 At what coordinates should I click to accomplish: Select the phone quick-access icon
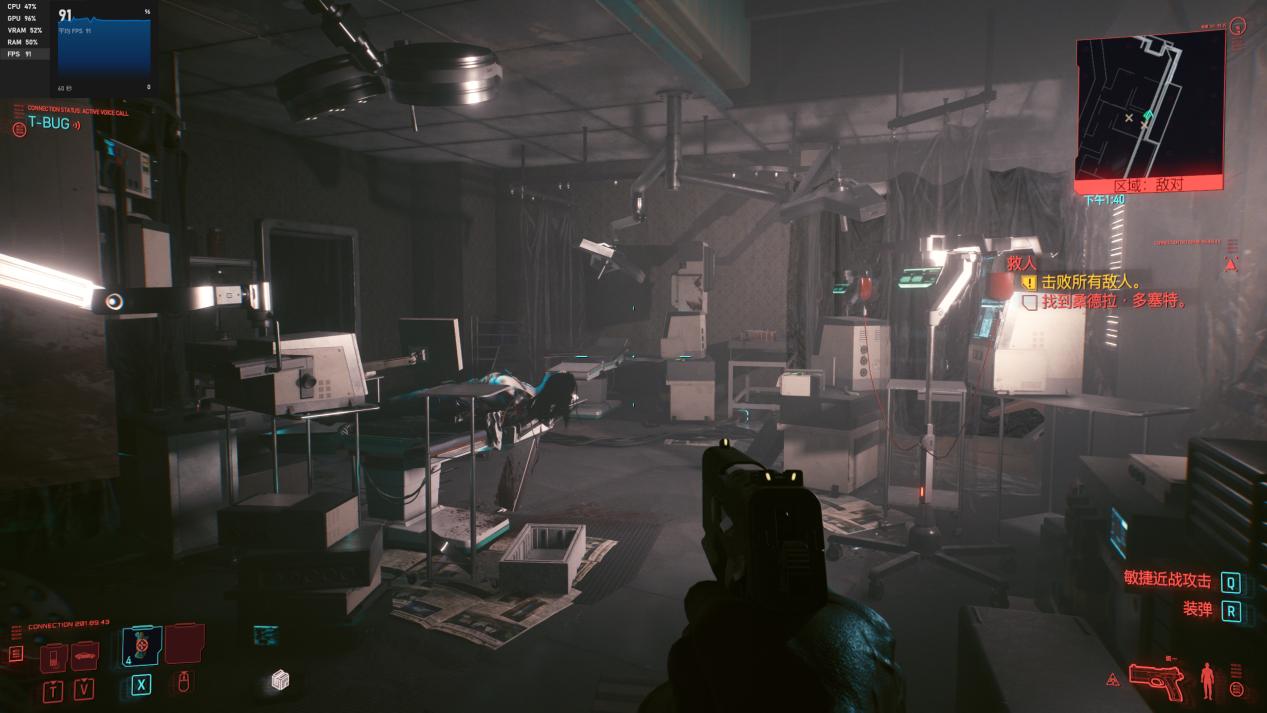[55, 658]
